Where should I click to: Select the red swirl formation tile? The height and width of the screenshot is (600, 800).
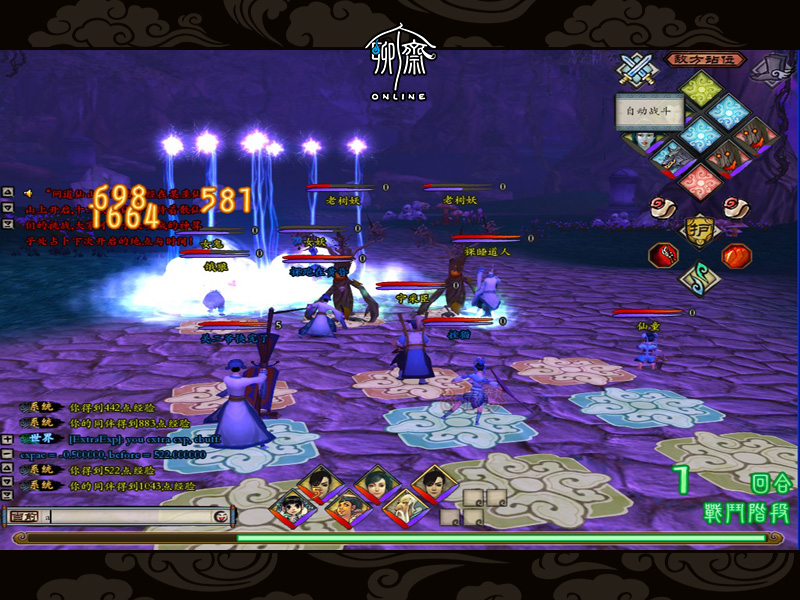pos(700,182)
